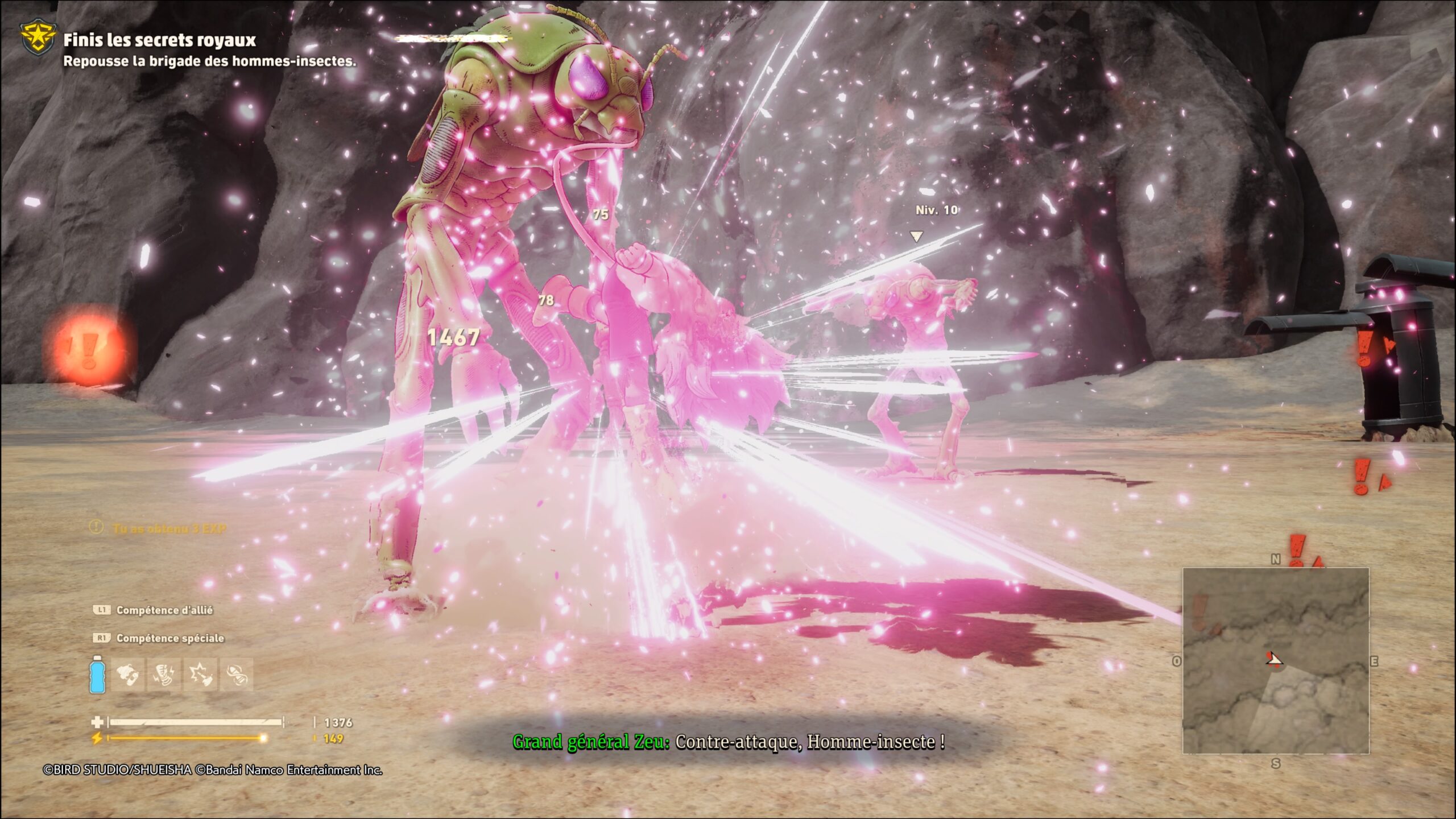The height and width of the screenshot is (819, 1456).
Task: Click the player arrow on the minimap
Action: (x=1274, y=659)
